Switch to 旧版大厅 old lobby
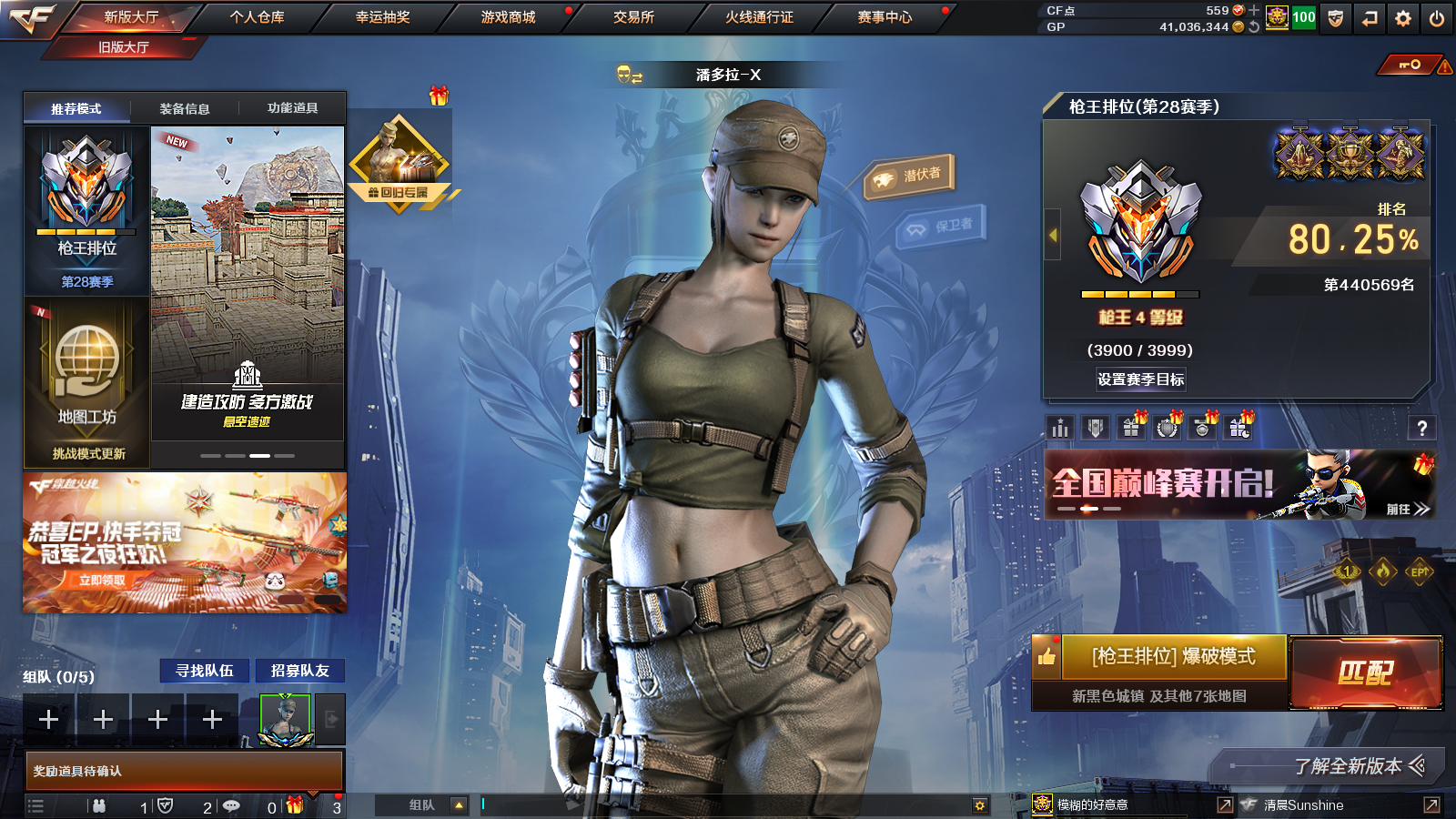 pyautogui.click(x=124, y=47)
